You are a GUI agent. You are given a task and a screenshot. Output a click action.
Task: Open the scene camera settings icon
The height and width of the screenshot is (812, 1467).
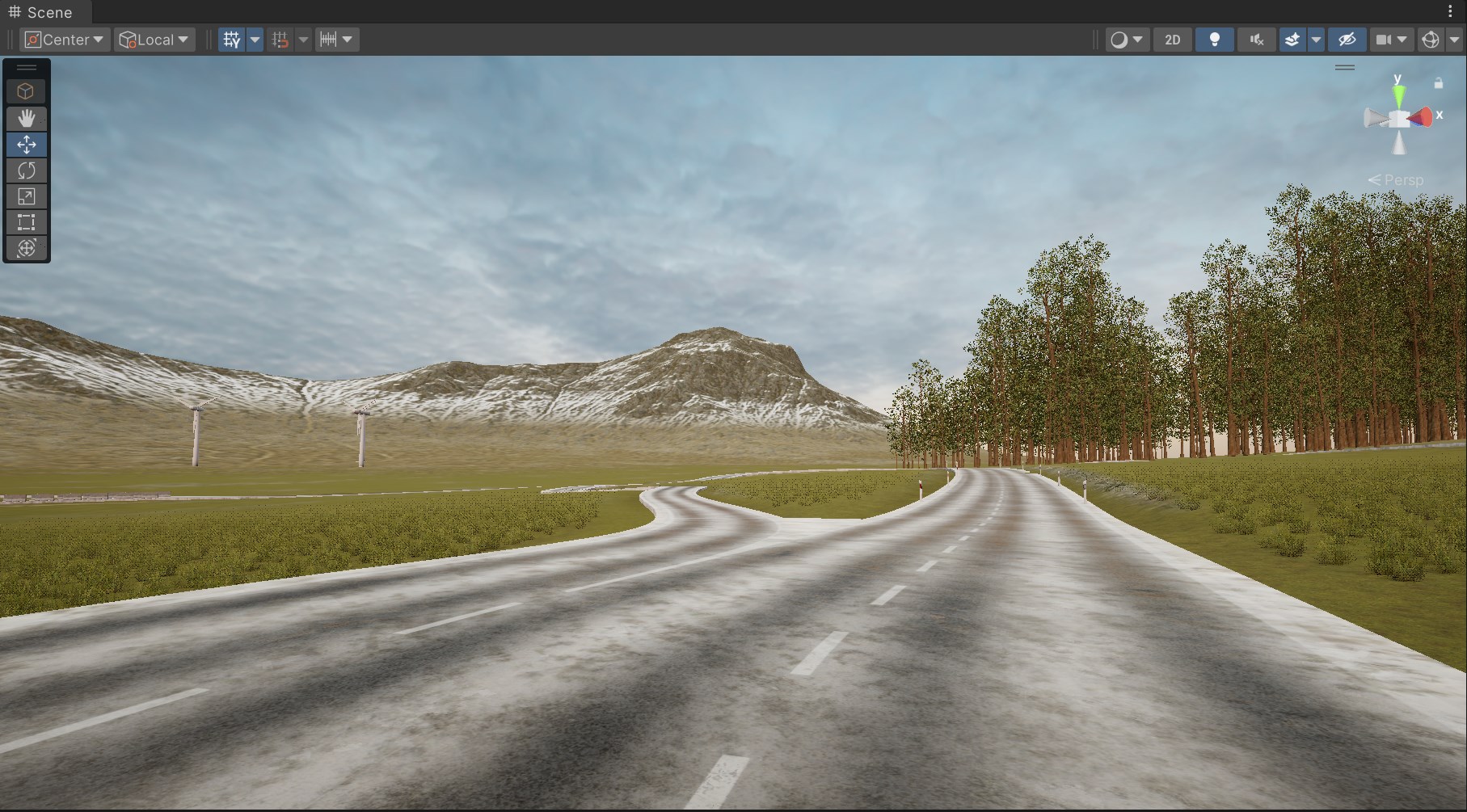(1384, 40)
